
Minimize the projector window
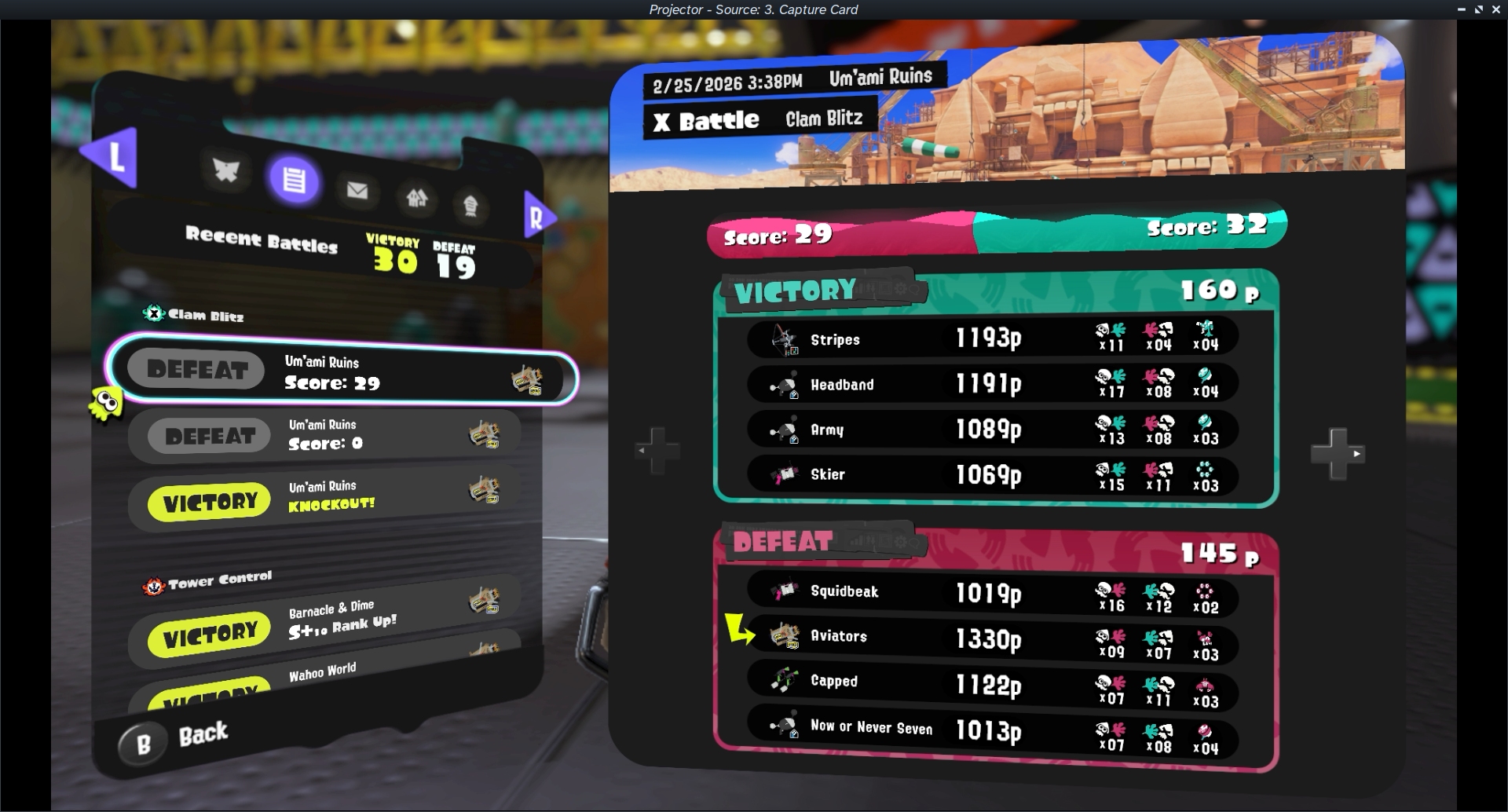(1462, 9)
